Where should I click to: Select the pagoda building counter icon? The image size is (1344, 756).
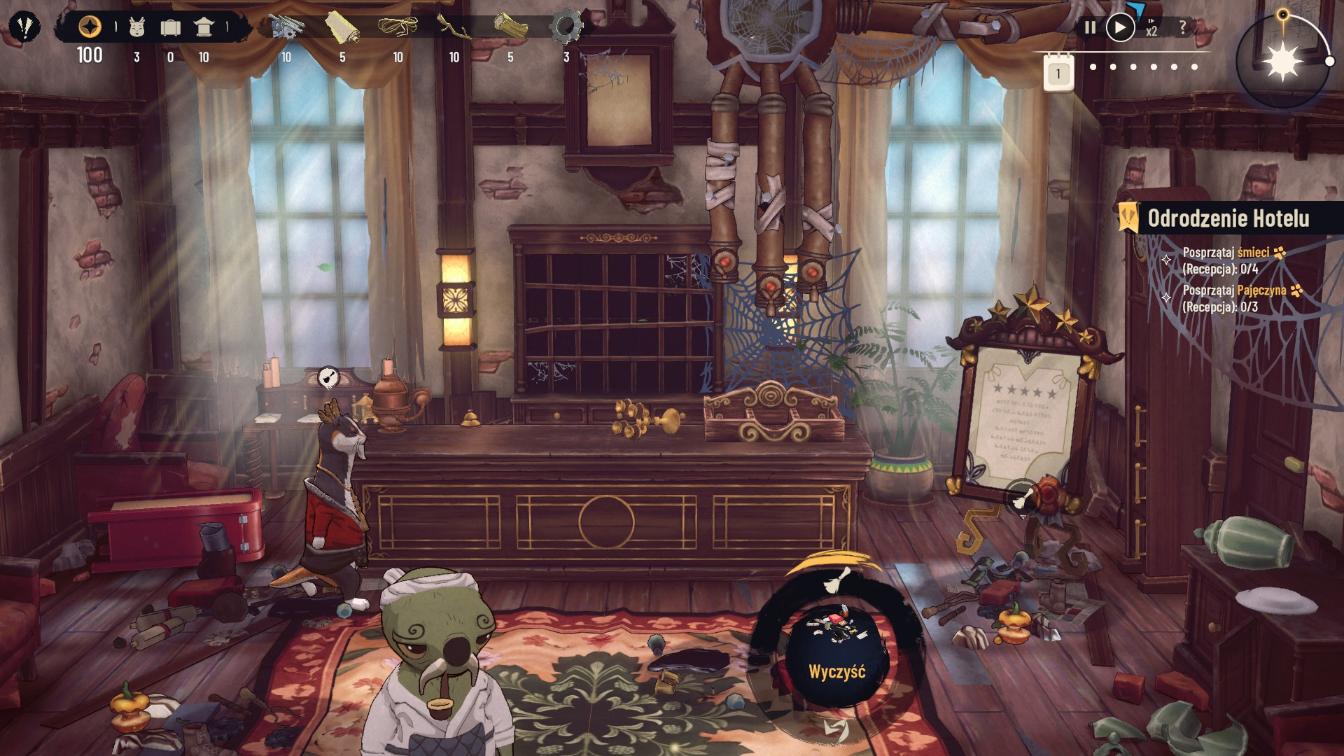click(204, 27)
